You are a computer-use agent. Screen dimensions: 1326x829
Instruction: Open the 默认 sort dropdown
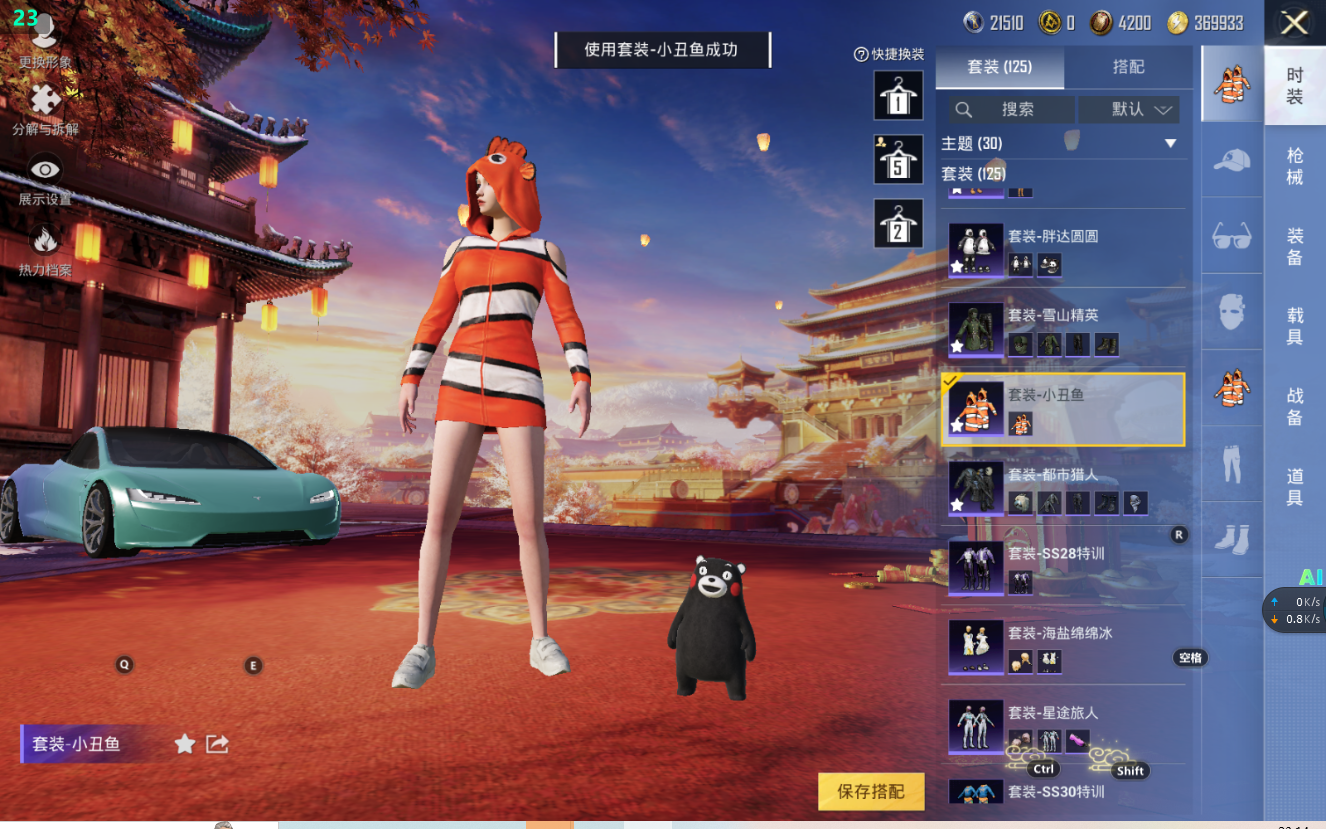[x=1141, y=109]
